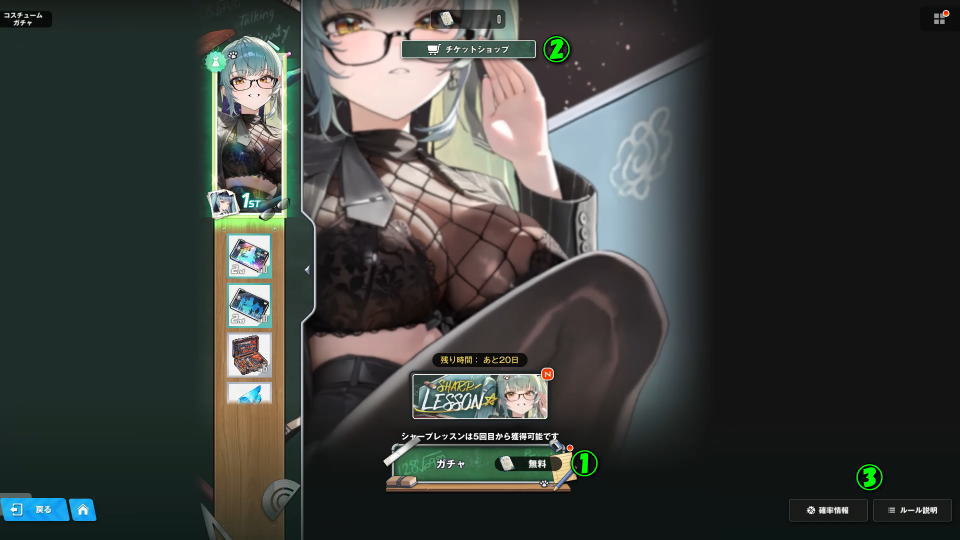Open 確率情報 probability info
This screenshot has width=960, height=540.
point(828,510)
